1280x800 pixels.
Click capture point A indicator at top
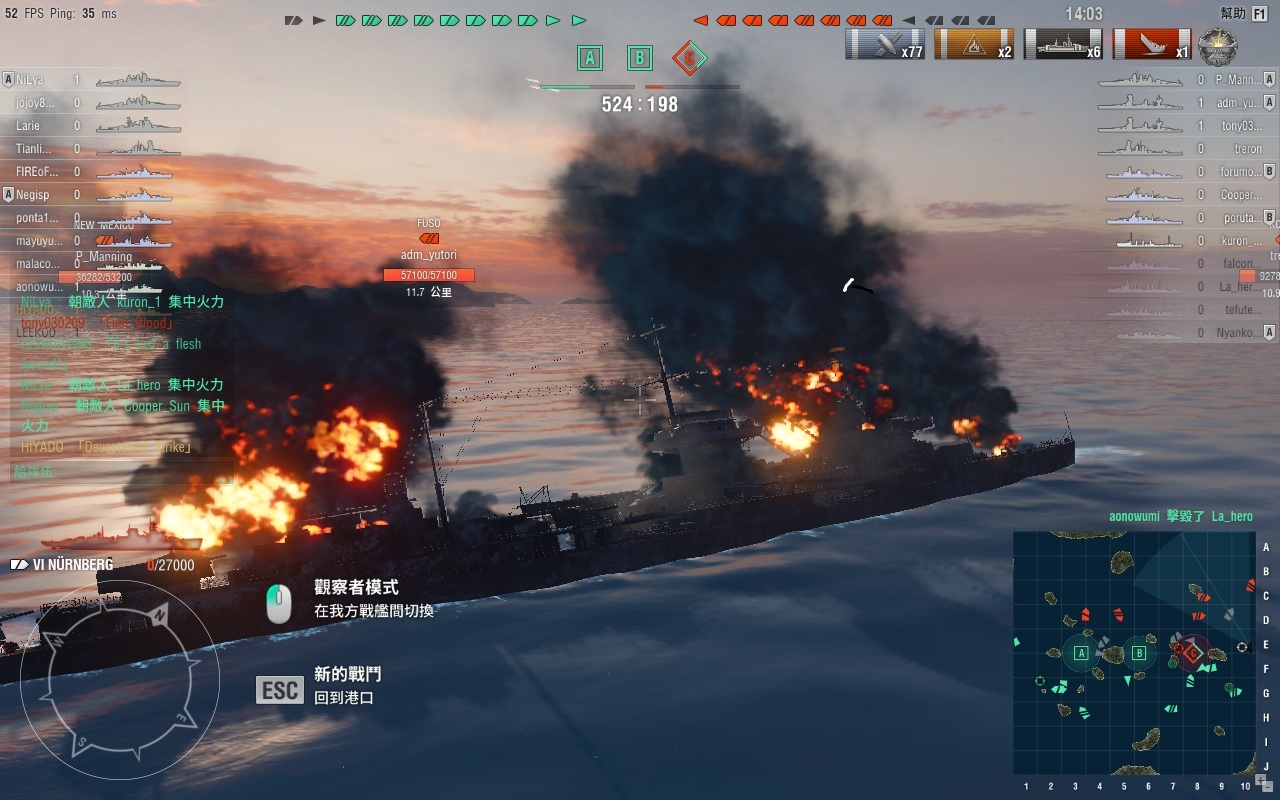pos(590,58)
